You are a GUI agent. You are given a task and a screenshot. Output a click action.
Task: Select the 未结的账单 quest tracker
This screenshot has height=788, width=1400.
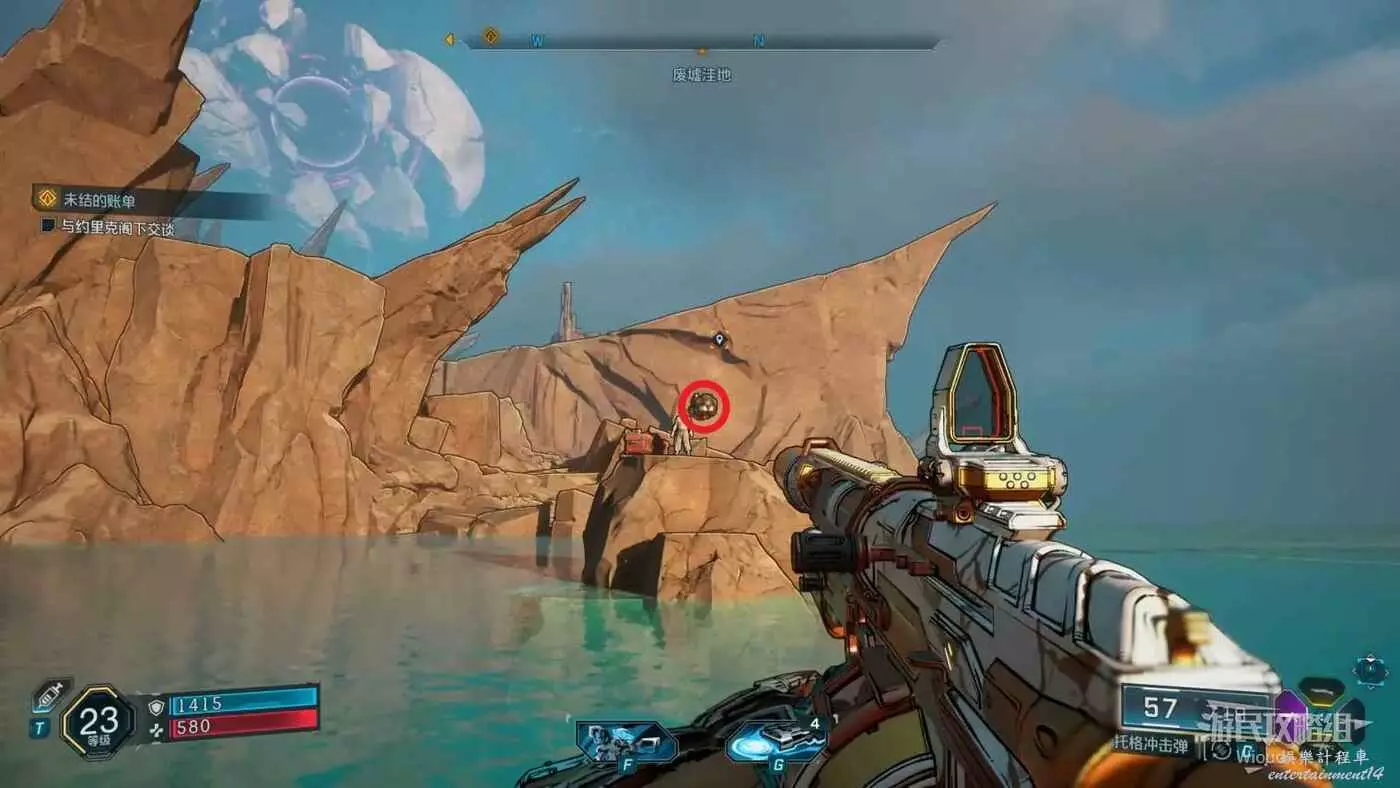point(100,199)
